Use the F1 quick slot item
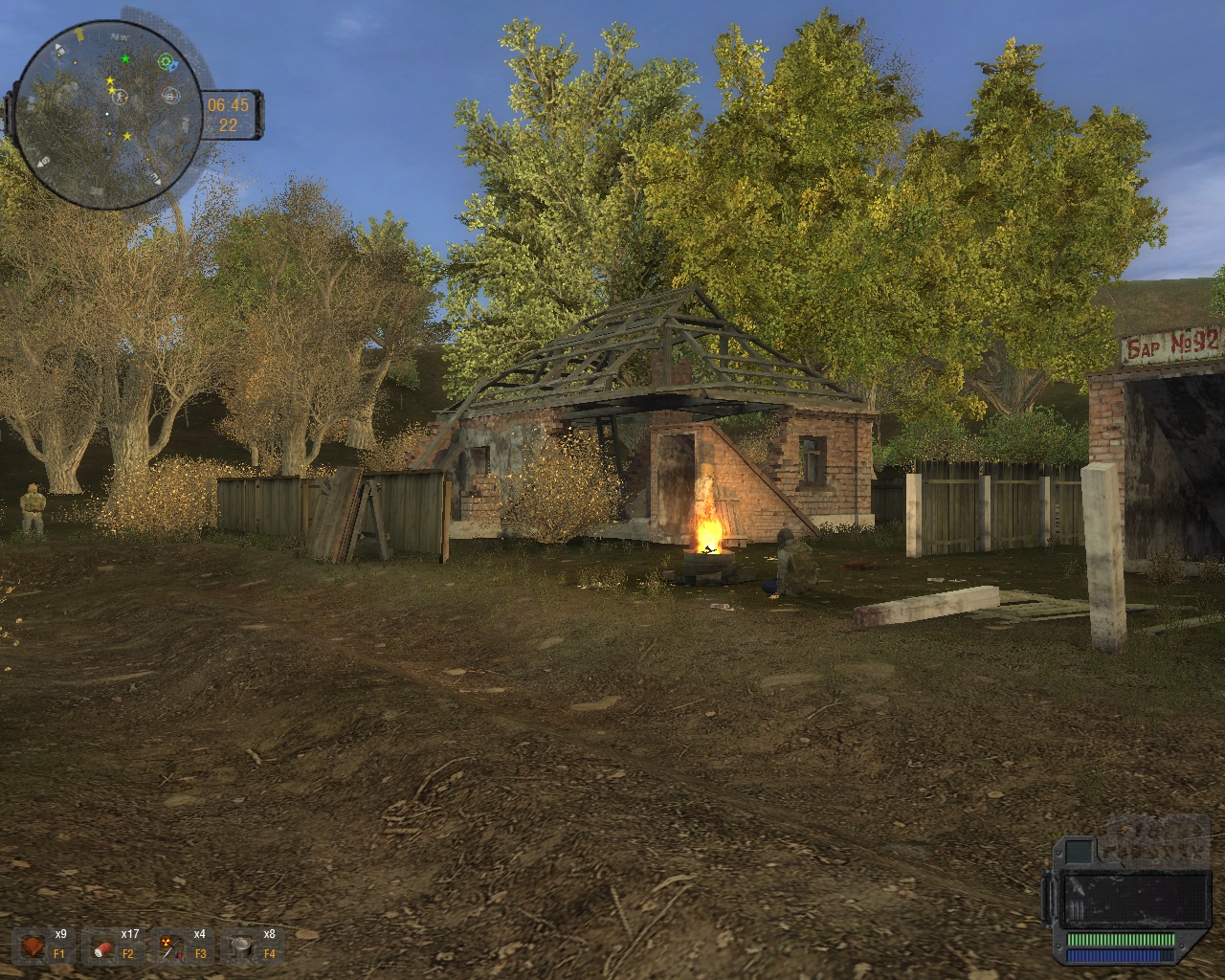Viewport: 1225px width, 980px height. click(34, 947)
